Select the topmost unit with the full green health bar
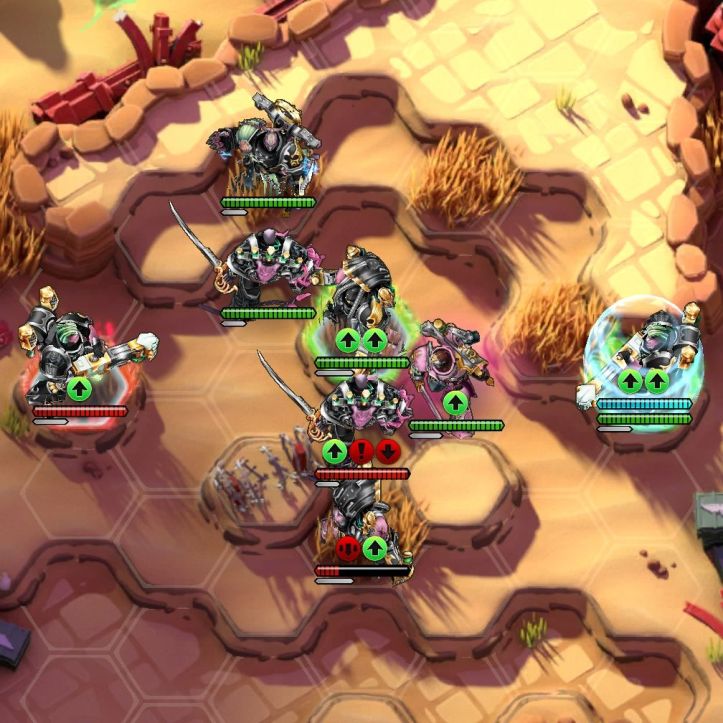723x723 pixels. [x=266, y=155]
